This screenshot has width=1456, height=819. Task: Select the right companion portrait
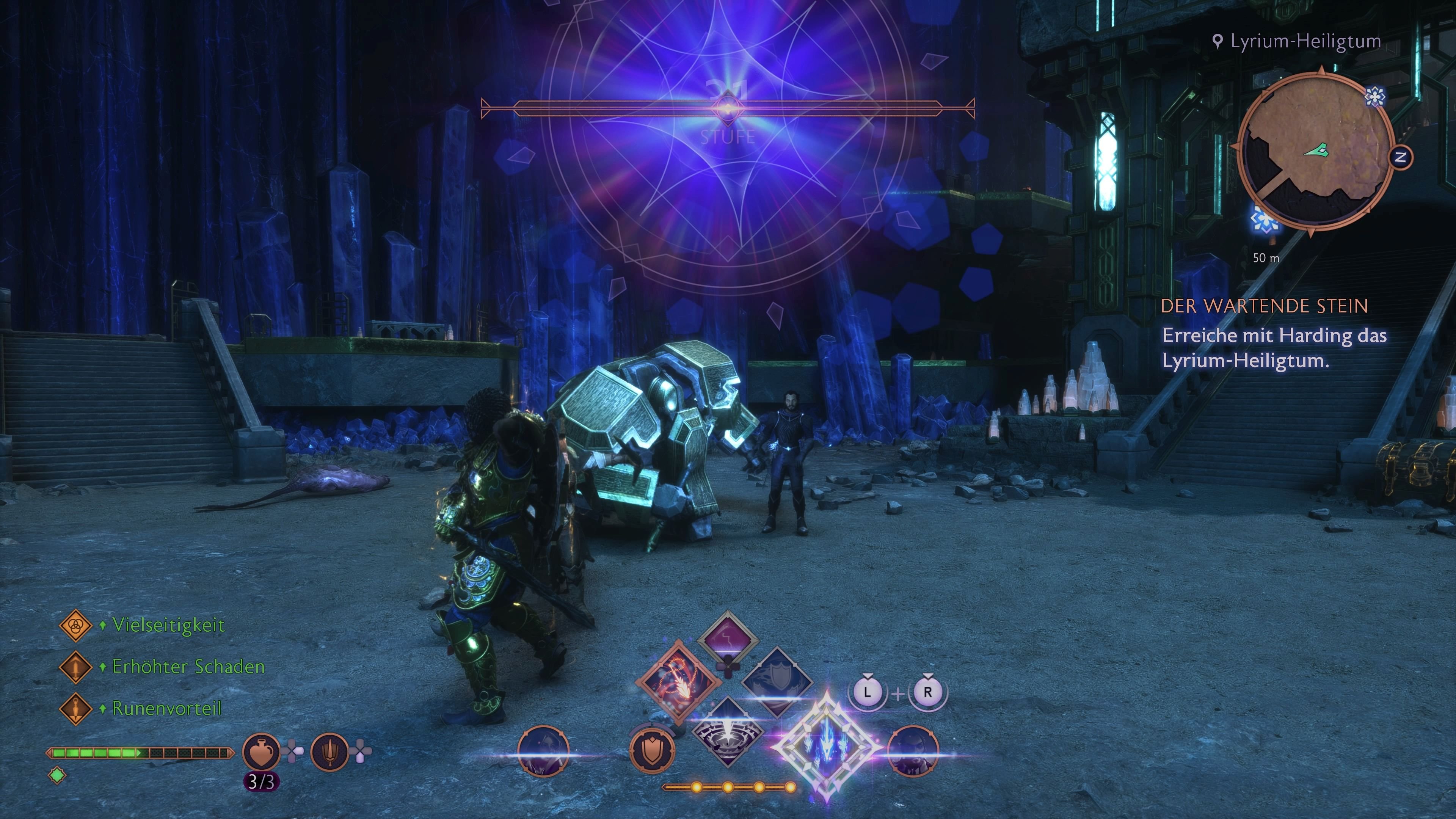[913, 751]
